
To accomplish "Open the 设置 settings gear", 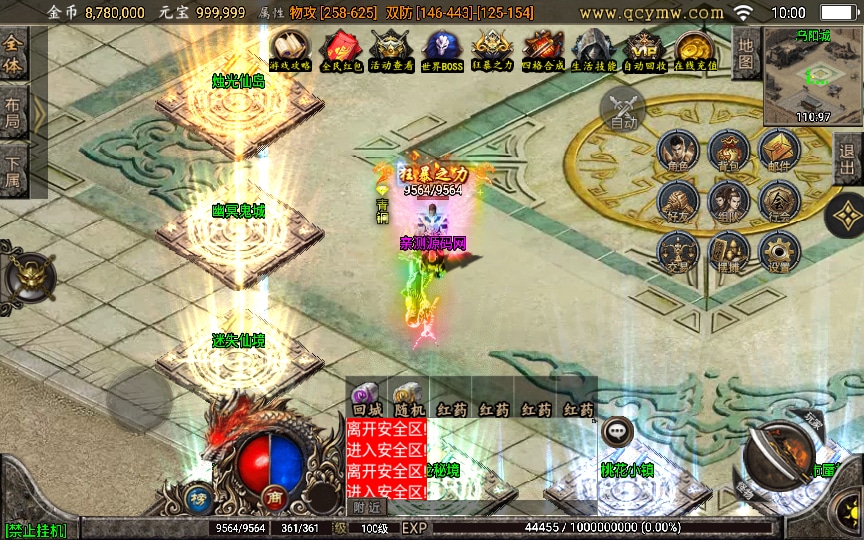I will pos(779,253).
